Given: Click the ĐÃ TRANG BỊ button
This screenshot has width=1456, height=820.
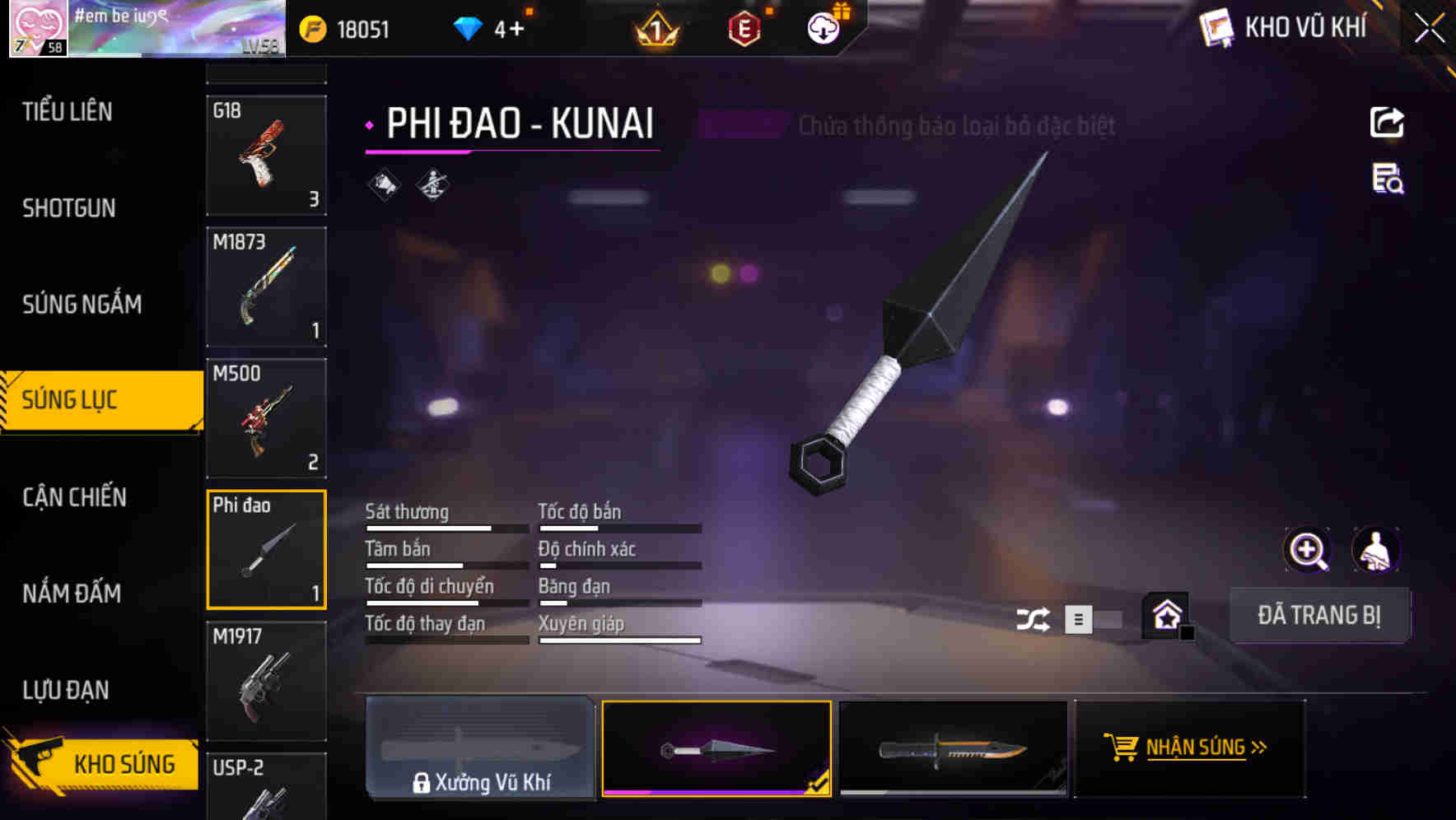Looking at the screenshot, I should coord(1319,614).
